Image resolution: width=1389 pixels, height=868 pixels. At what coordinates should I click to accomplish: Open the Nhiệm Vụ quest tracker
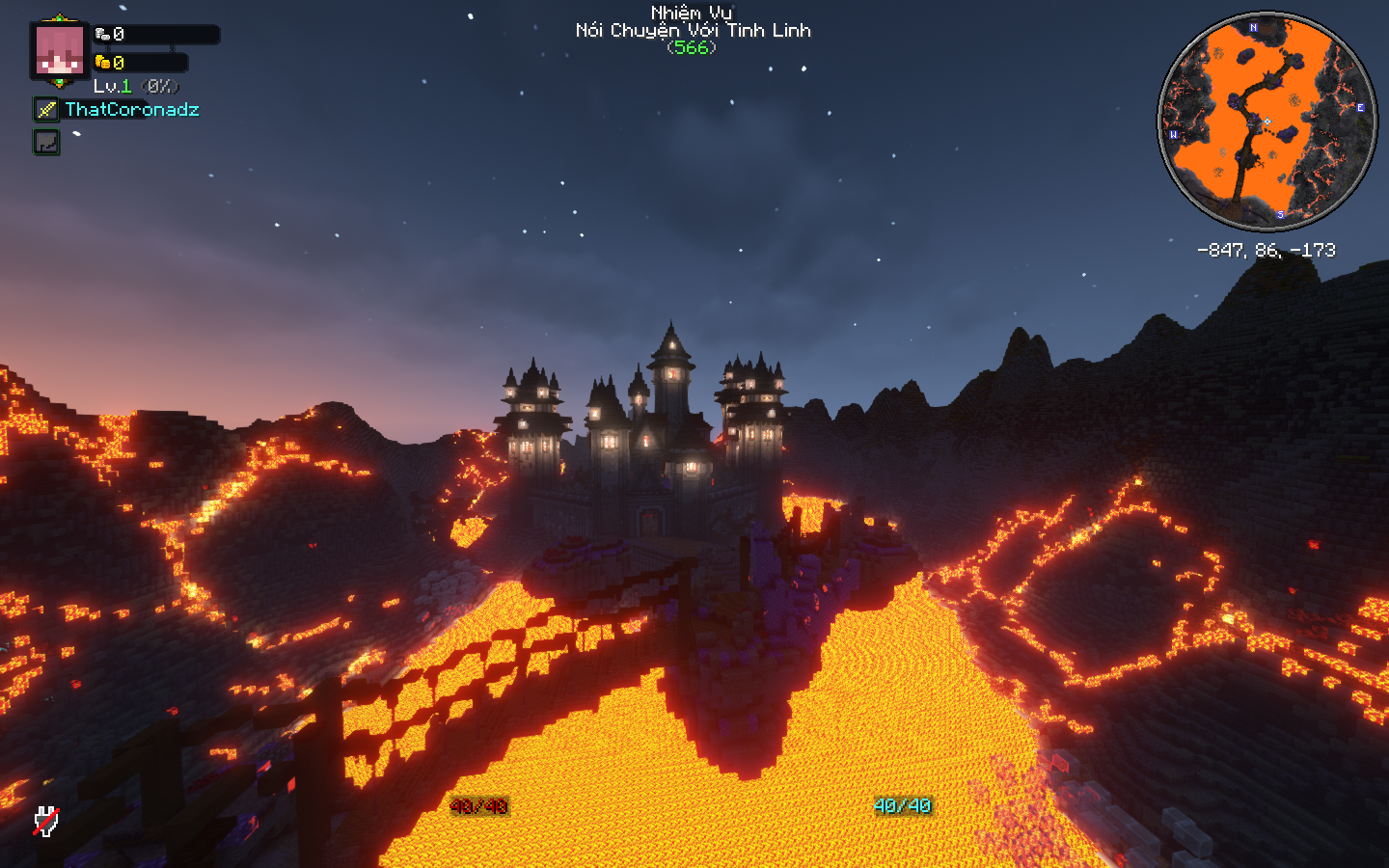coord(692,30)
